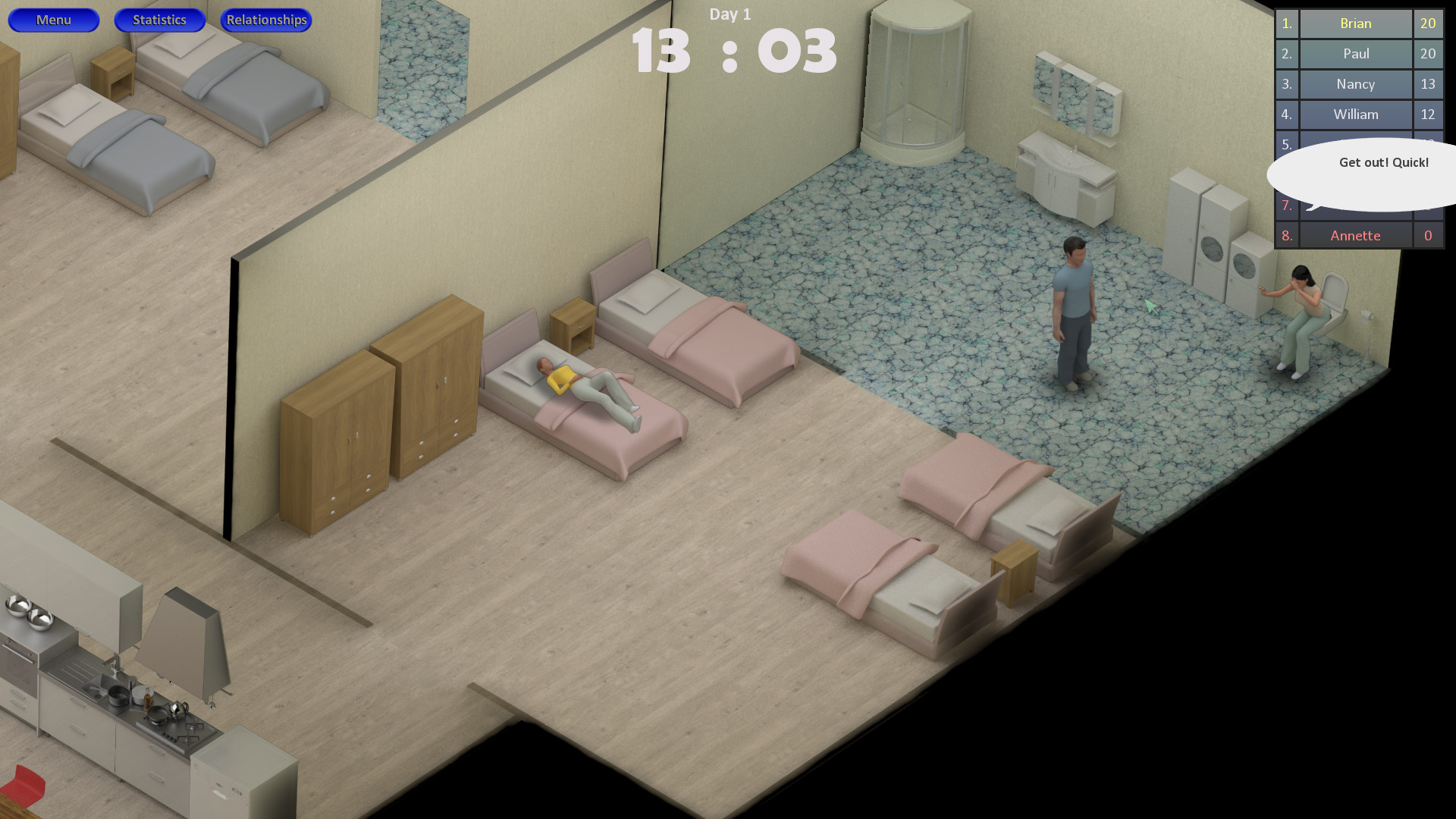Open the Statistics screen
Viewport: 1456px width, 819px height.
(x=159, y=20)
